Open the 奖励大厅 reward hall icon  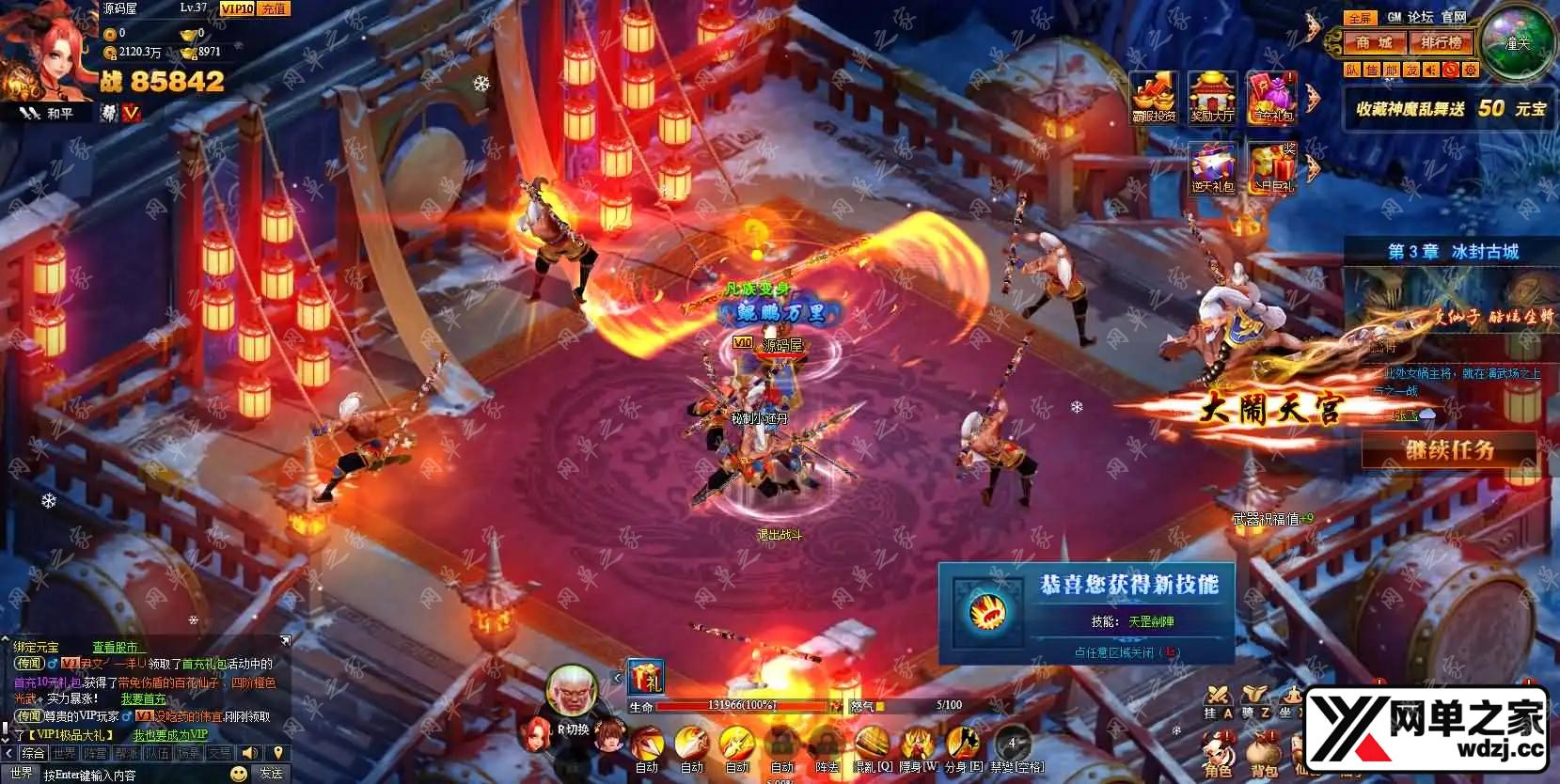click(1212, 97)
